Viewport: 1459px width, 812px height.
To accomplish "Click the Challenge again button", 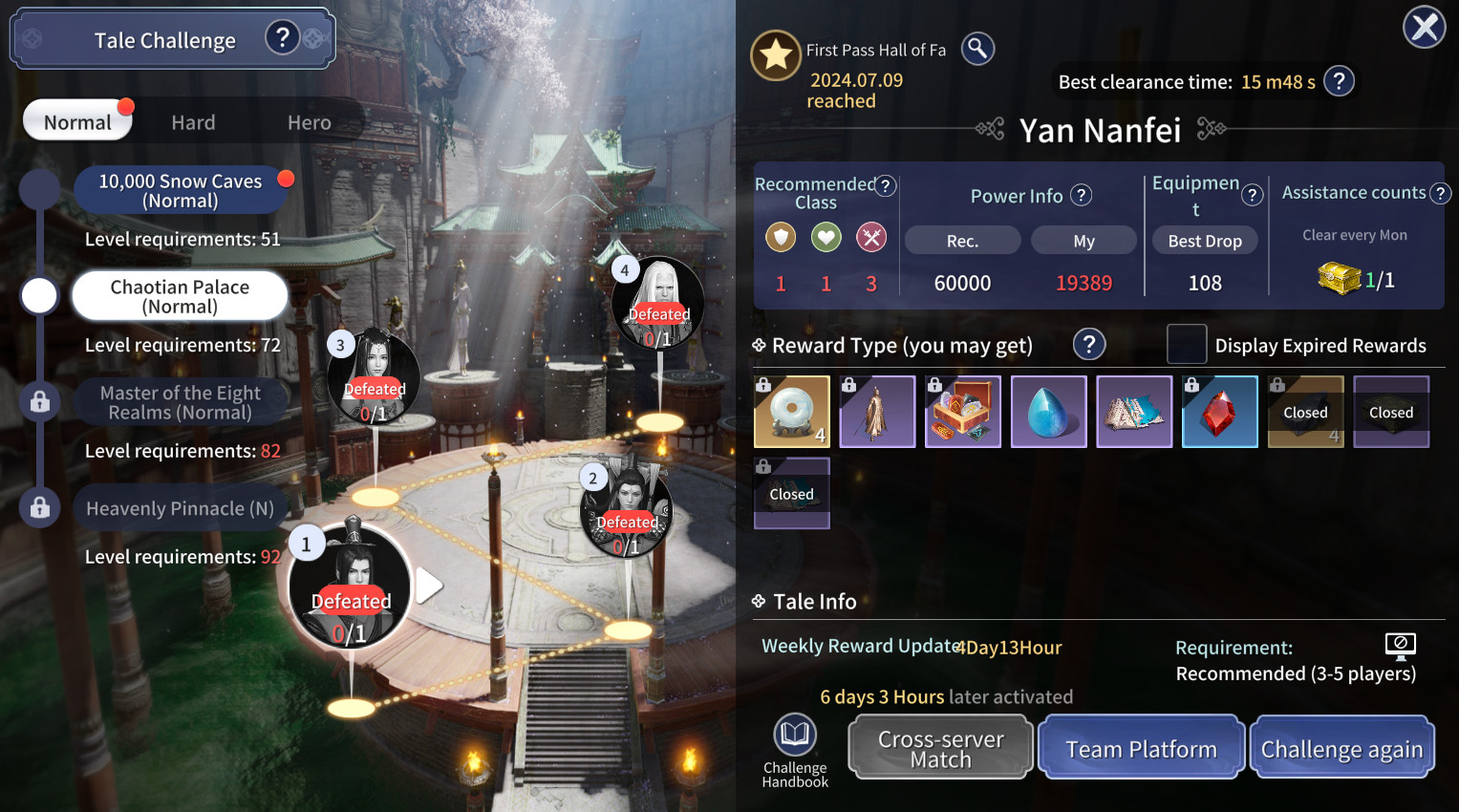I will pos(1341,749).
